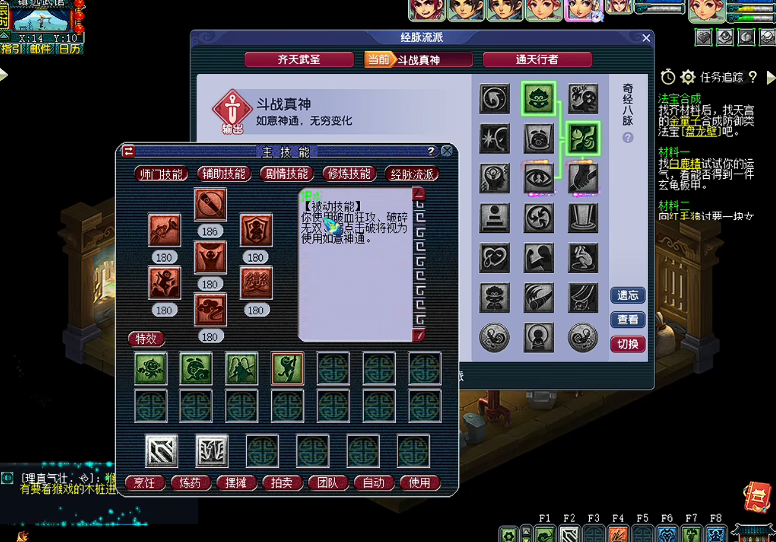
Task: Choose the 烹饪 cooking button
Action: (146, 483)
